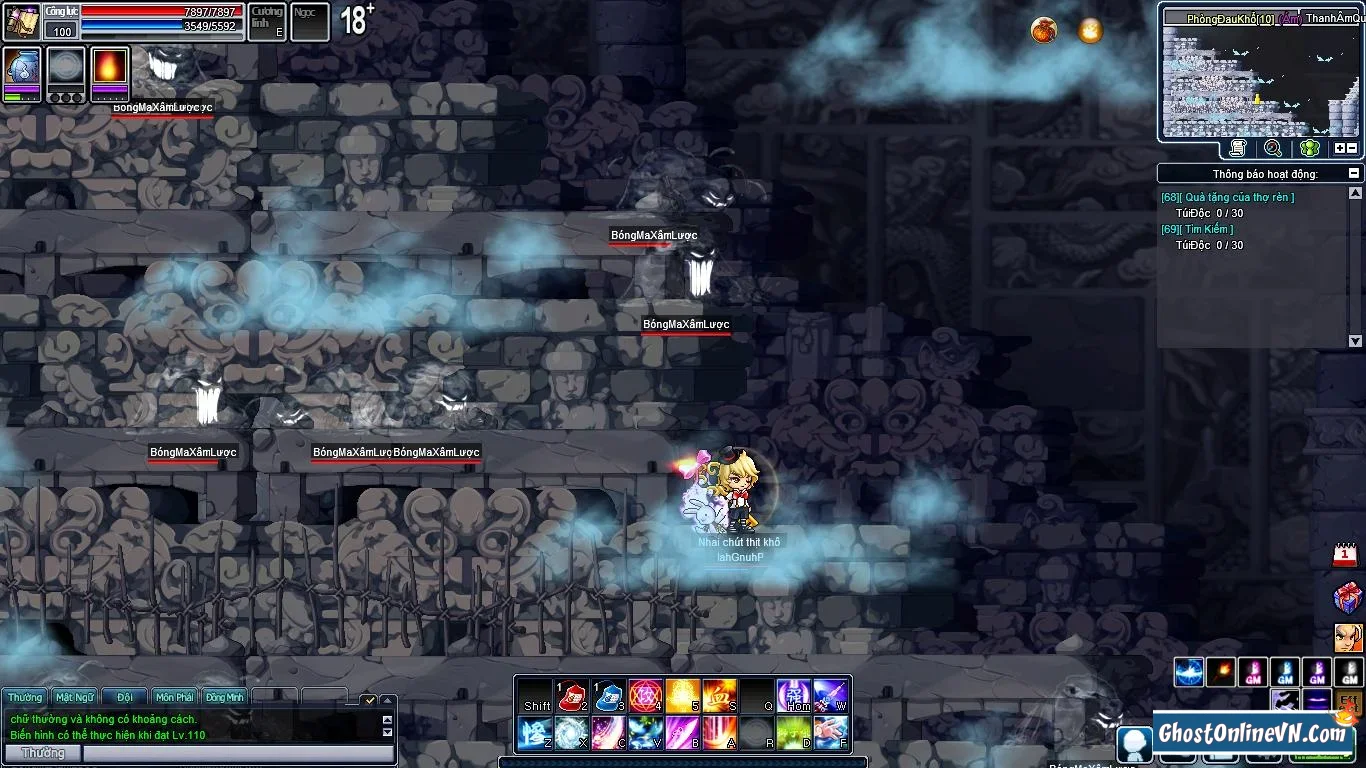Open the scroll icon below the minimap
The height and width of the screenshot is (768, 1366).
(x=1238, y=148)
